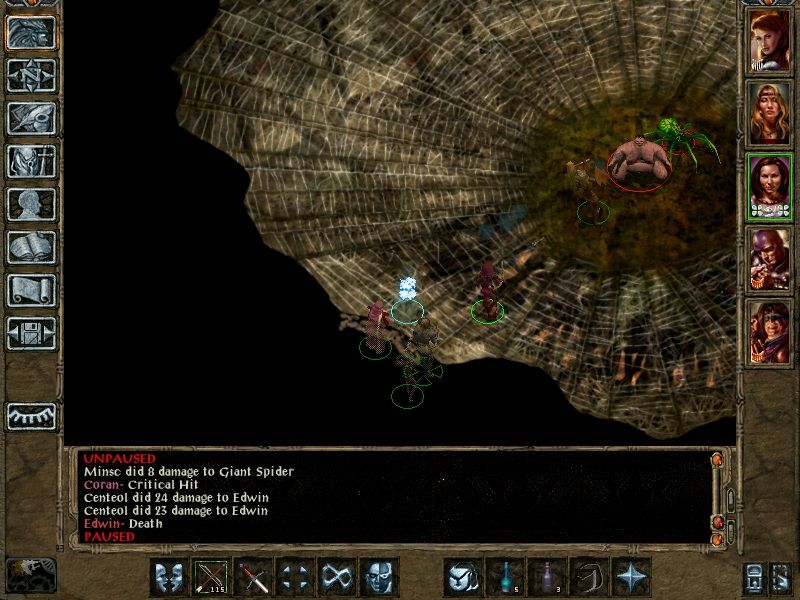Select the blonde woman portrait
The width and height of the screenshot is (800, 600).
tap(769, 113)
